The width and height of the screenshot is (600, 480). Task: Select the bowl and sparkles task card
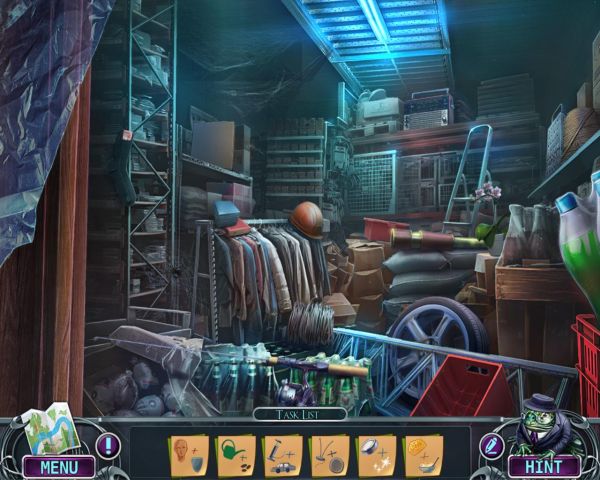coord(375,454)
